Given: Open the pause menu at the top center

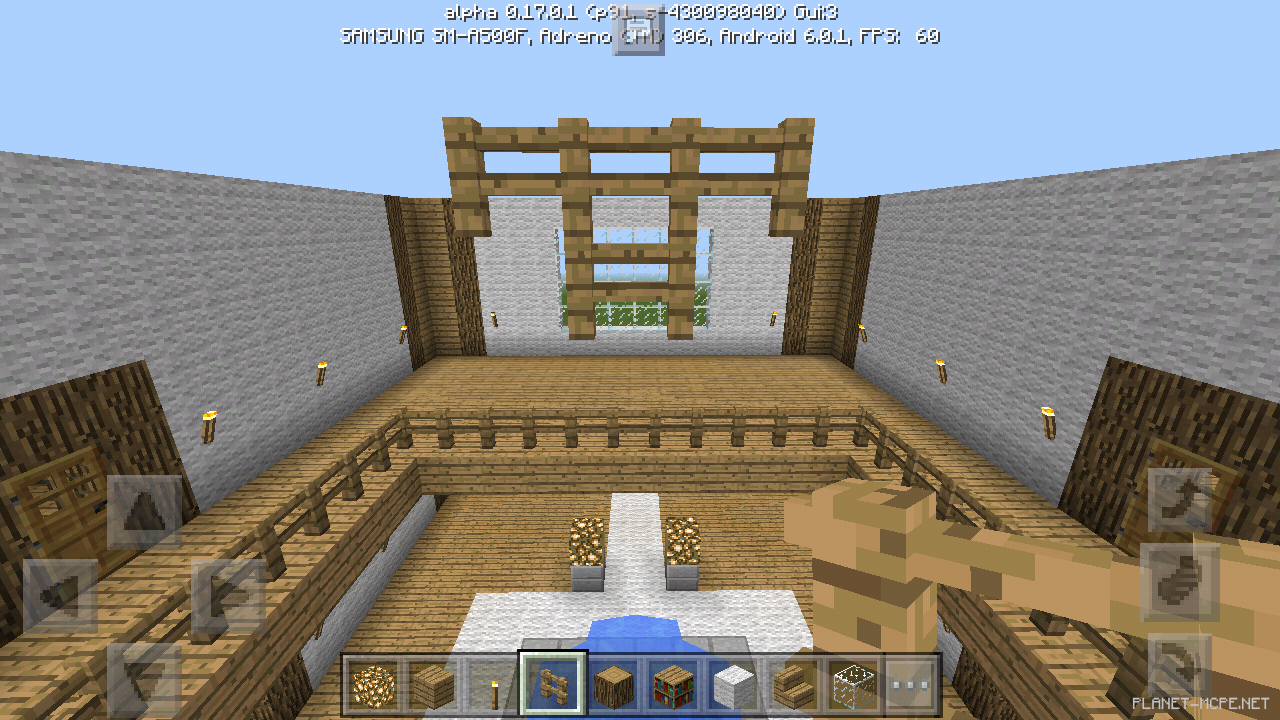Looking at the screenshot, I should pyautogui.click(x=639, y=30).
